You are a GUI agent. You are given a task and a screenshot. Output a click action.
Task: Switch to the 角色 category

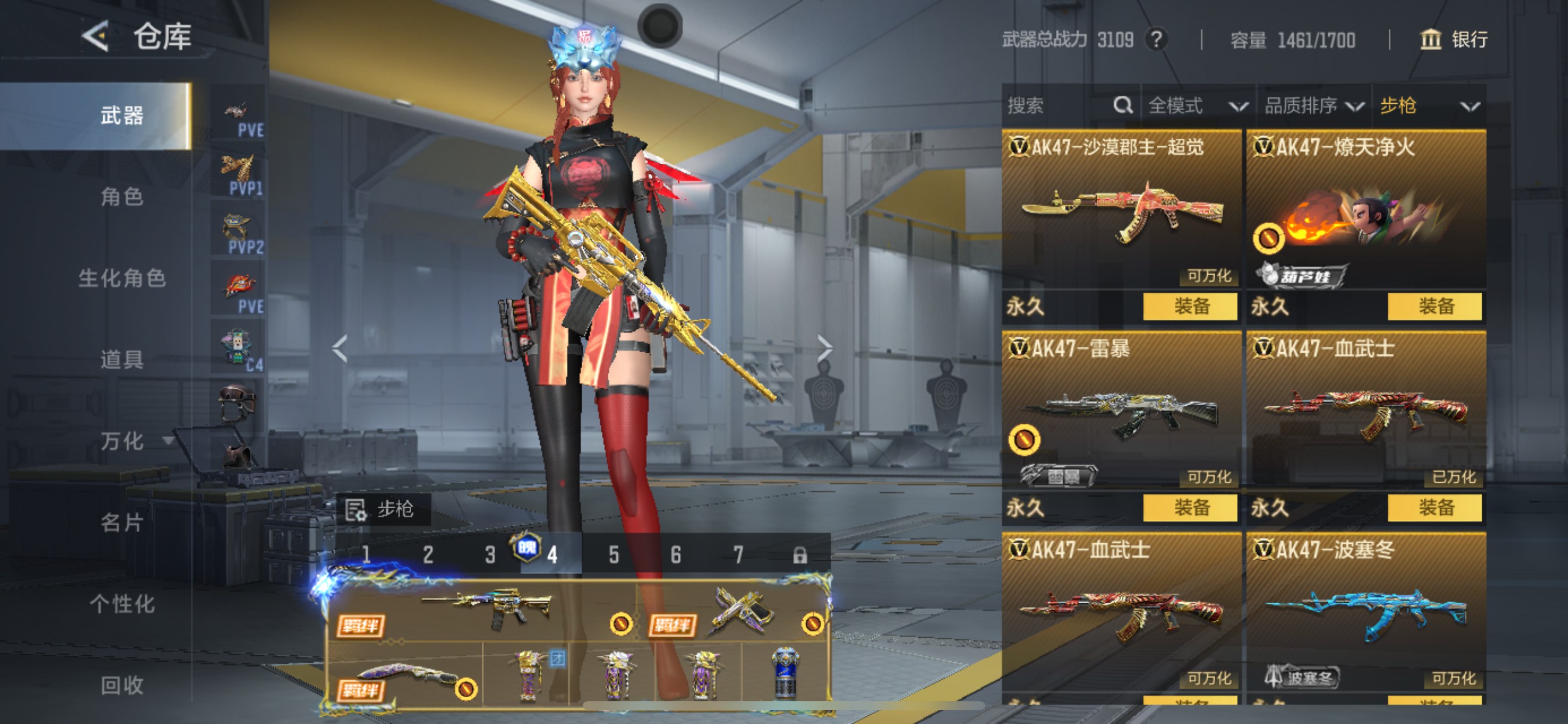tap(122, 197)
